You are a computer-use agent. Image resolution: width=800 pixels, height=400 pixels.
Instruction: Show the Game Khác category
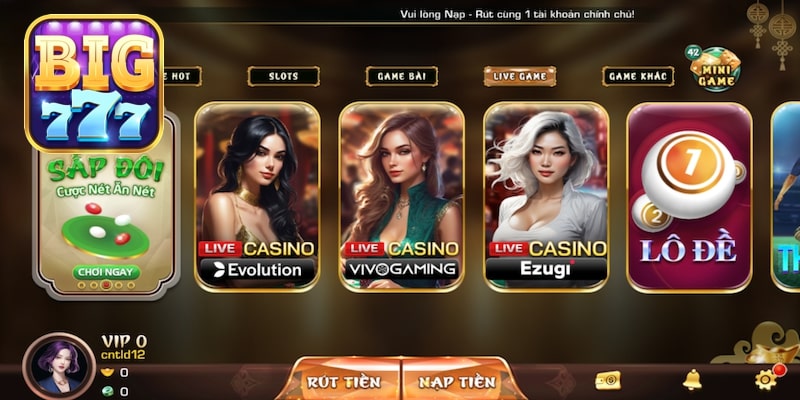[x=638, y=76]
